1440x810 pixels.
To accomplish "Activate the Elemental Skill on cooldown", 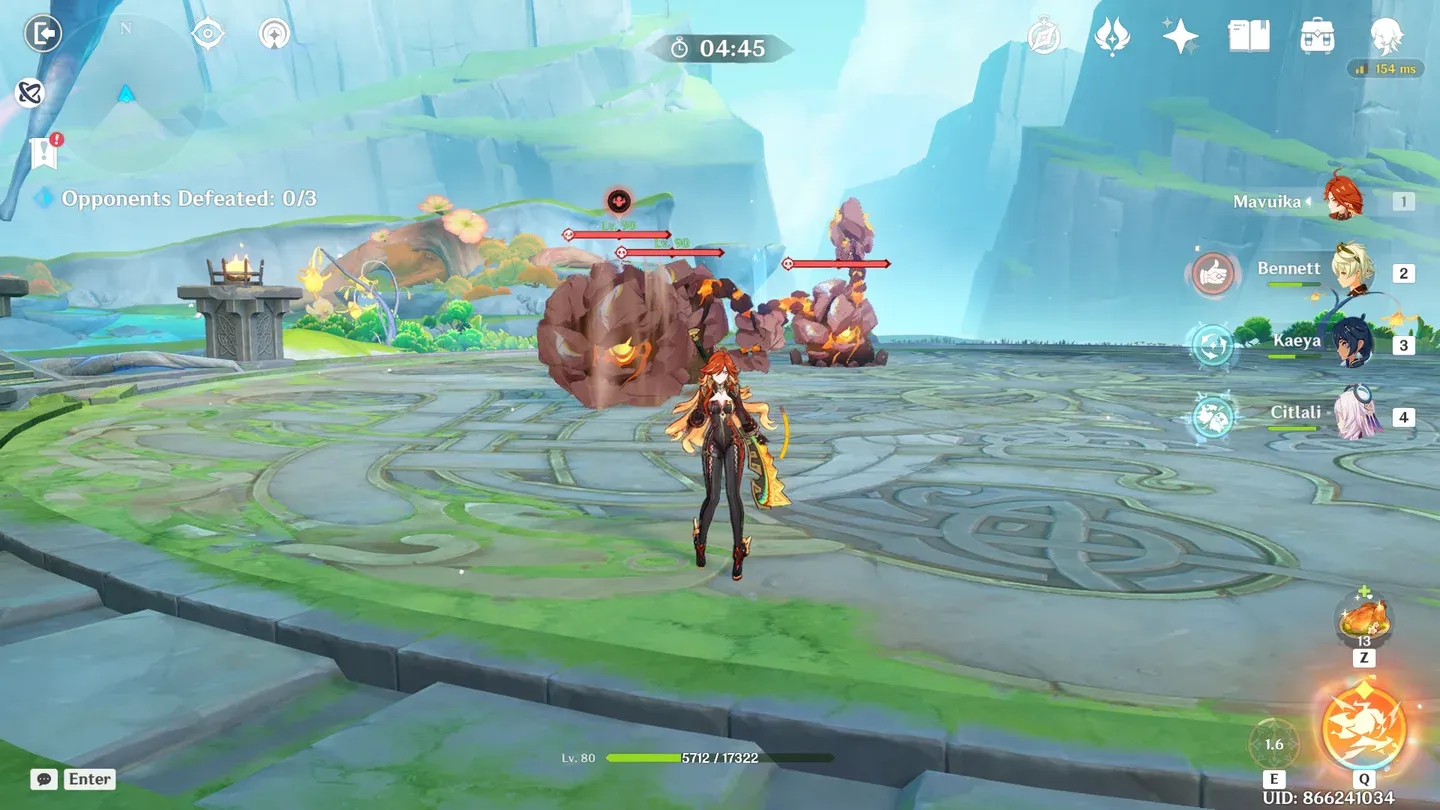I will [x=1273, y=745].
